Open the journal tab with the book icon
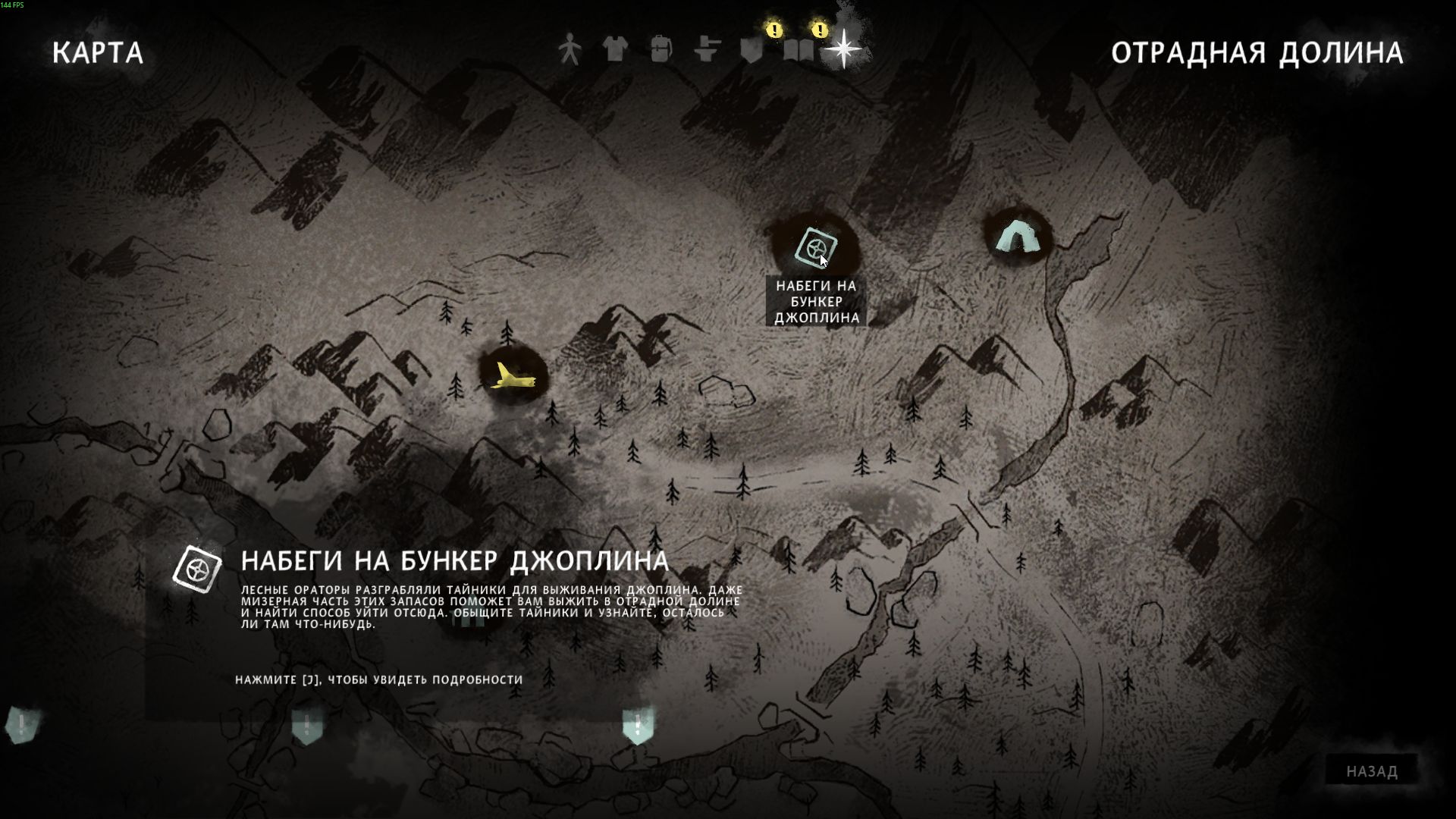This screenshot has width=1456, height=819. coord(799,51)
